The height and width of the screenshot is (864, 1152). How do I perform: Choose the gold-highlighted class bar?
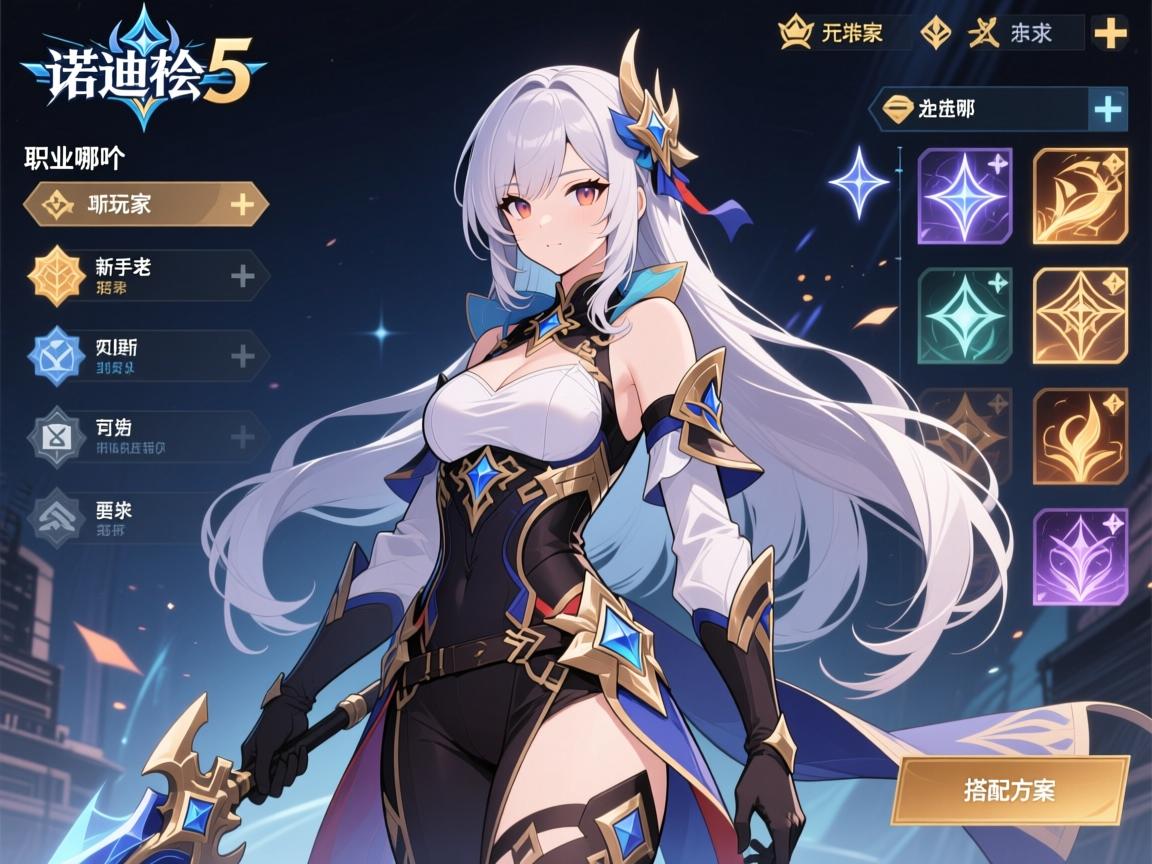click(145, 204)
